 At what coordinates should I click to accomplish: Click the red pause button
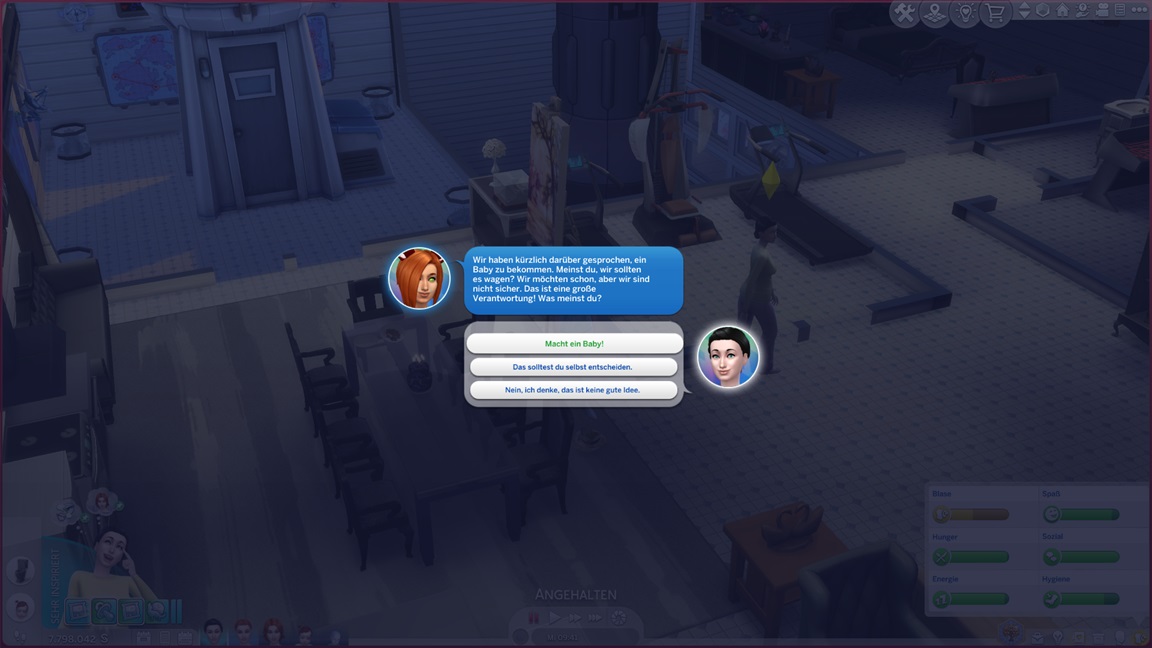click(534, 618)
